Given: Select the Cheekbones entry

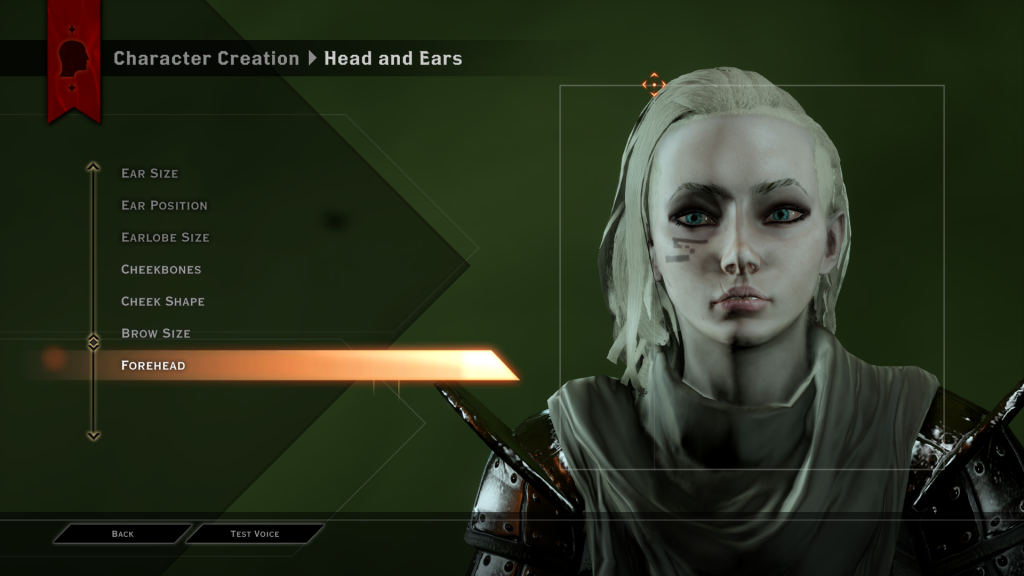Looking at the screenshot, I should pos(161,269).
